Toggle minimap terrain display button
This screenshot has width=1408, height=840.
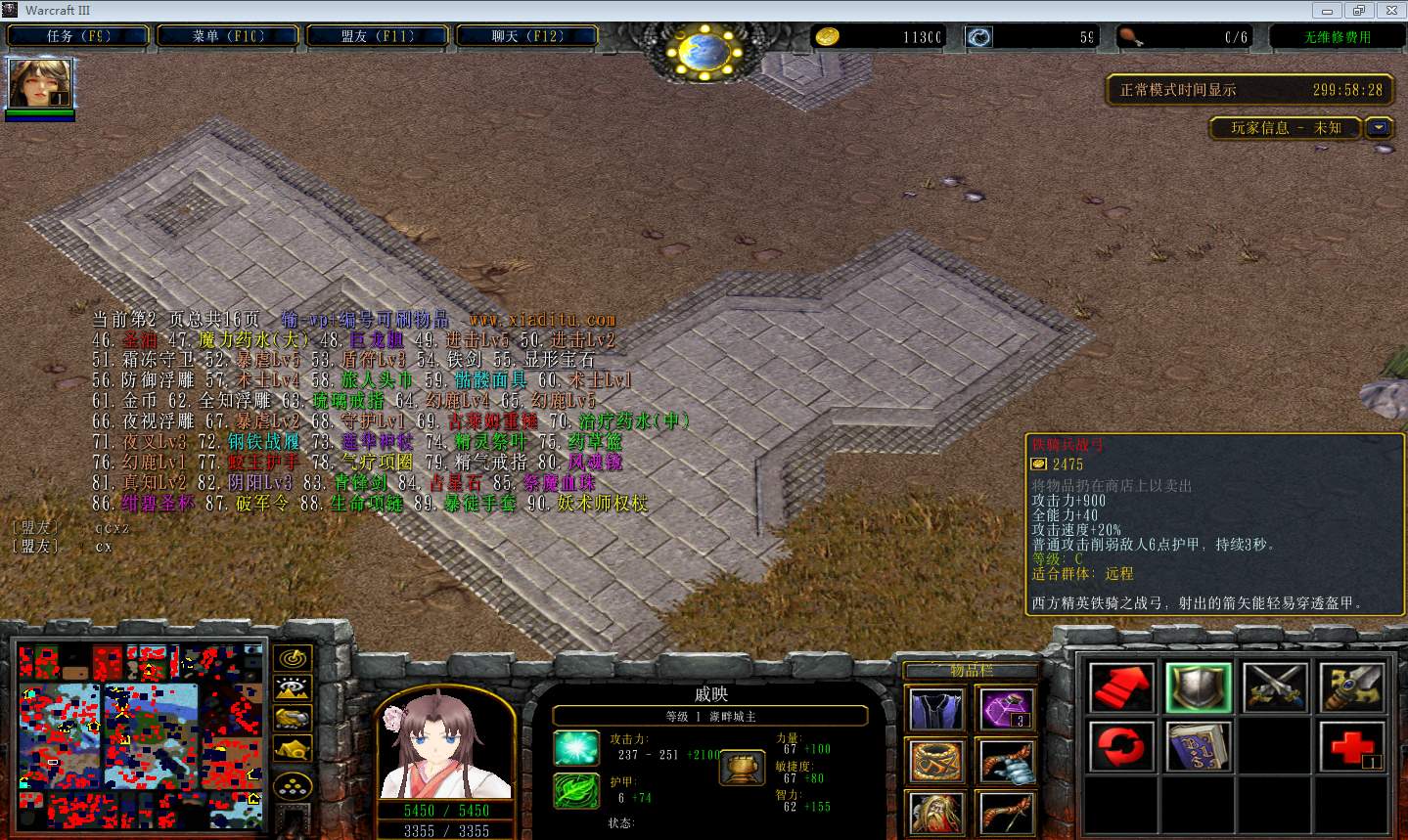(x=293, y=688)
